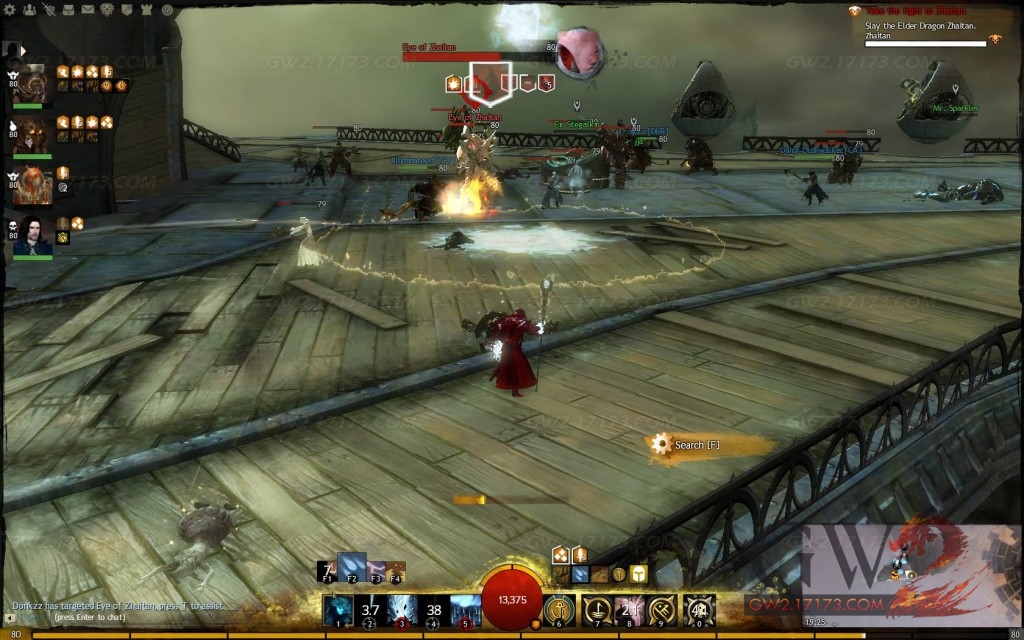
Task: Open the lion Trading Post icon
Action: click(x=105, y=9)
